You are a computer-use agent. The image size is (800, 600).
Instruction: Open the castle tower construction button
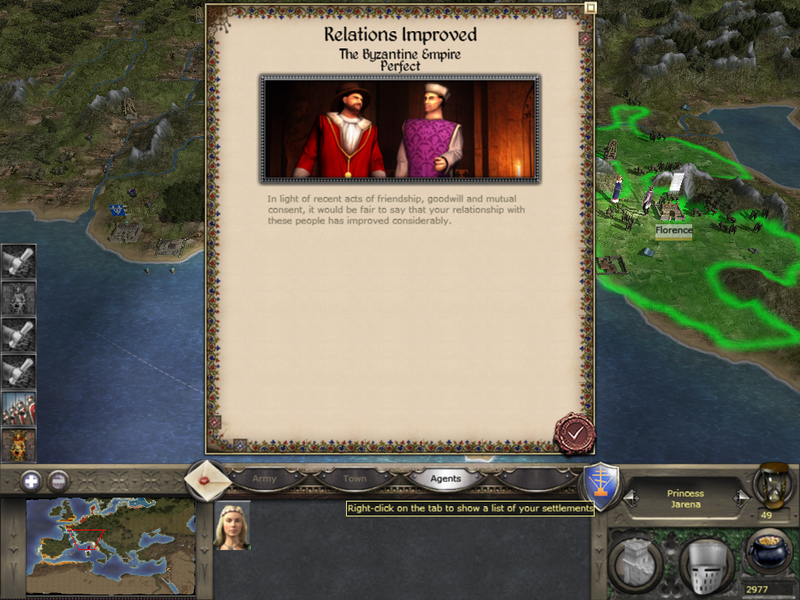pos(638,565)
